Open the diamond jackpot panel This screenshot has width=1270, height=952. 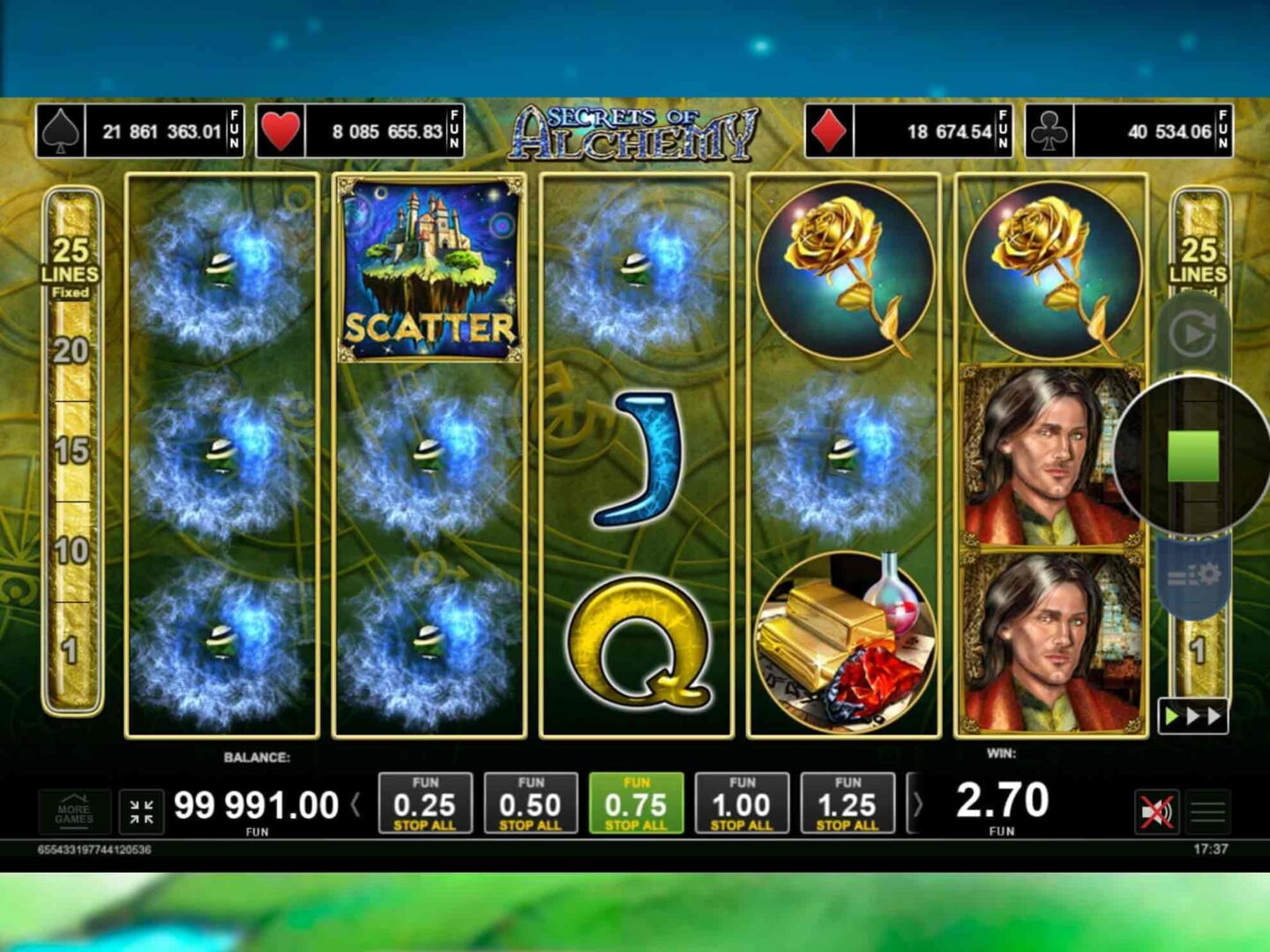tap(908, 131)
